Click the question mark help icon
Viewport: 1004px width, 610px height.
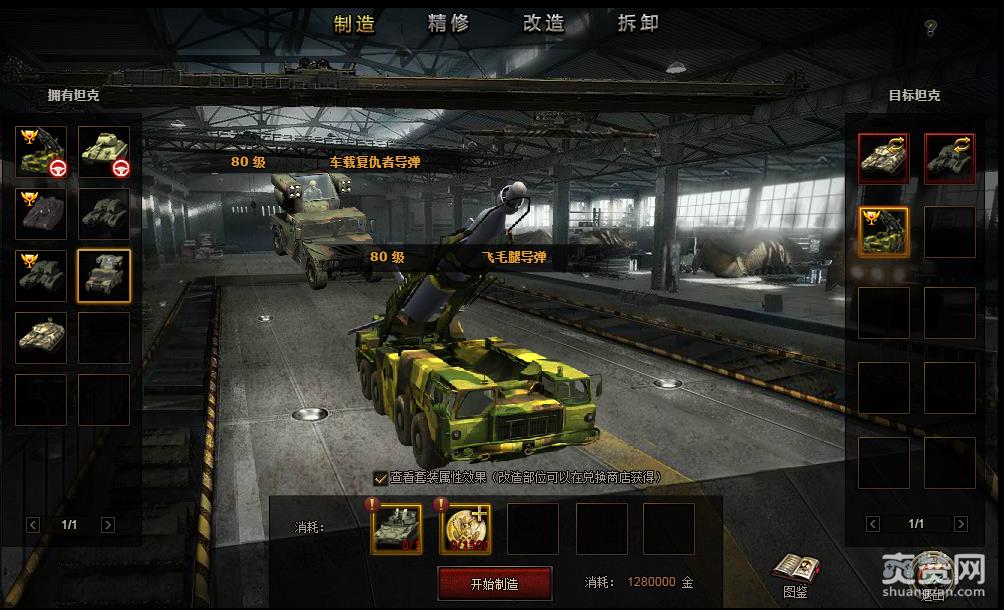point(931,27)
